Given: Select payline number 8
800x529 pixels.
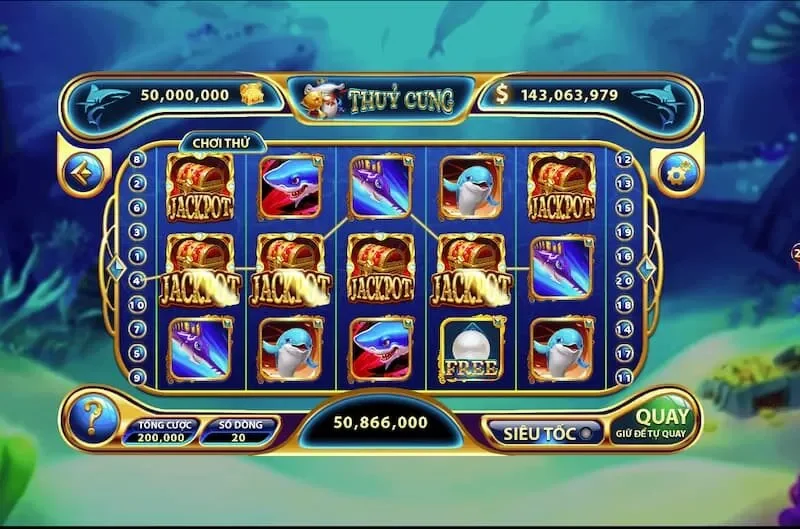Looking at the screenshot, I should tap(138, 159).
